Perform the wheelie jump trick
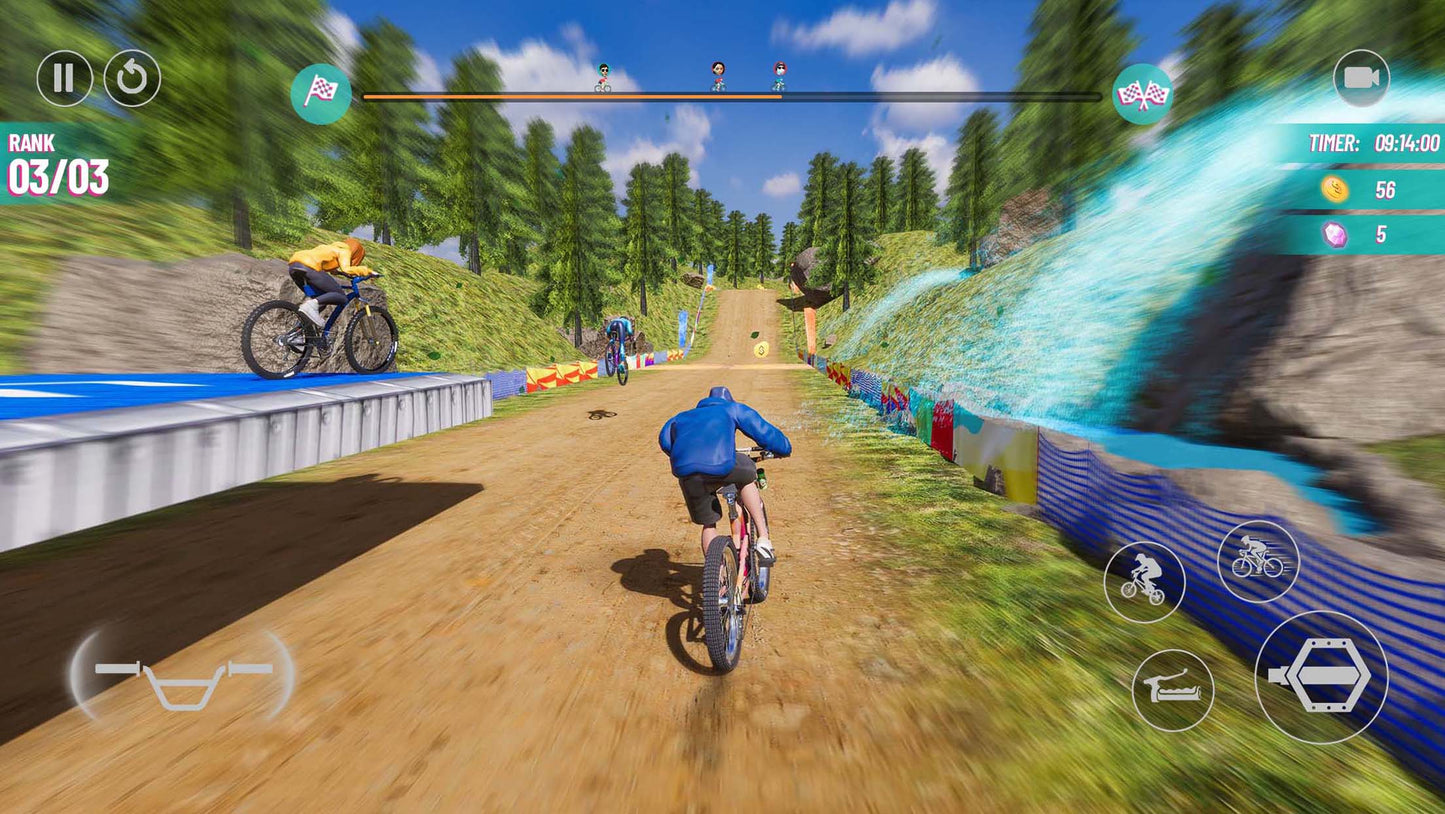Image resolution: width=1445 pixels, height=814 pixels. click(1144, 582)
